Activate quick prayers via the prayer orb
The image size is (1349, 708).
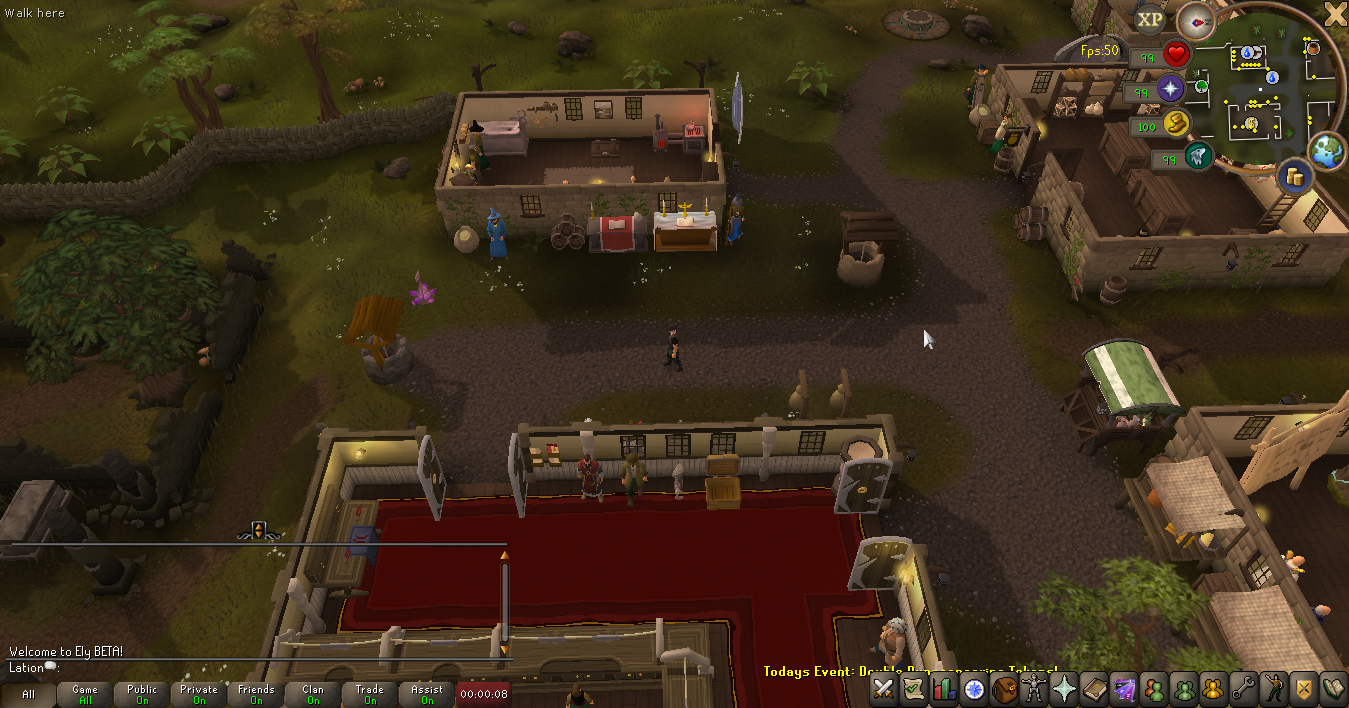tap(1171, 89)
